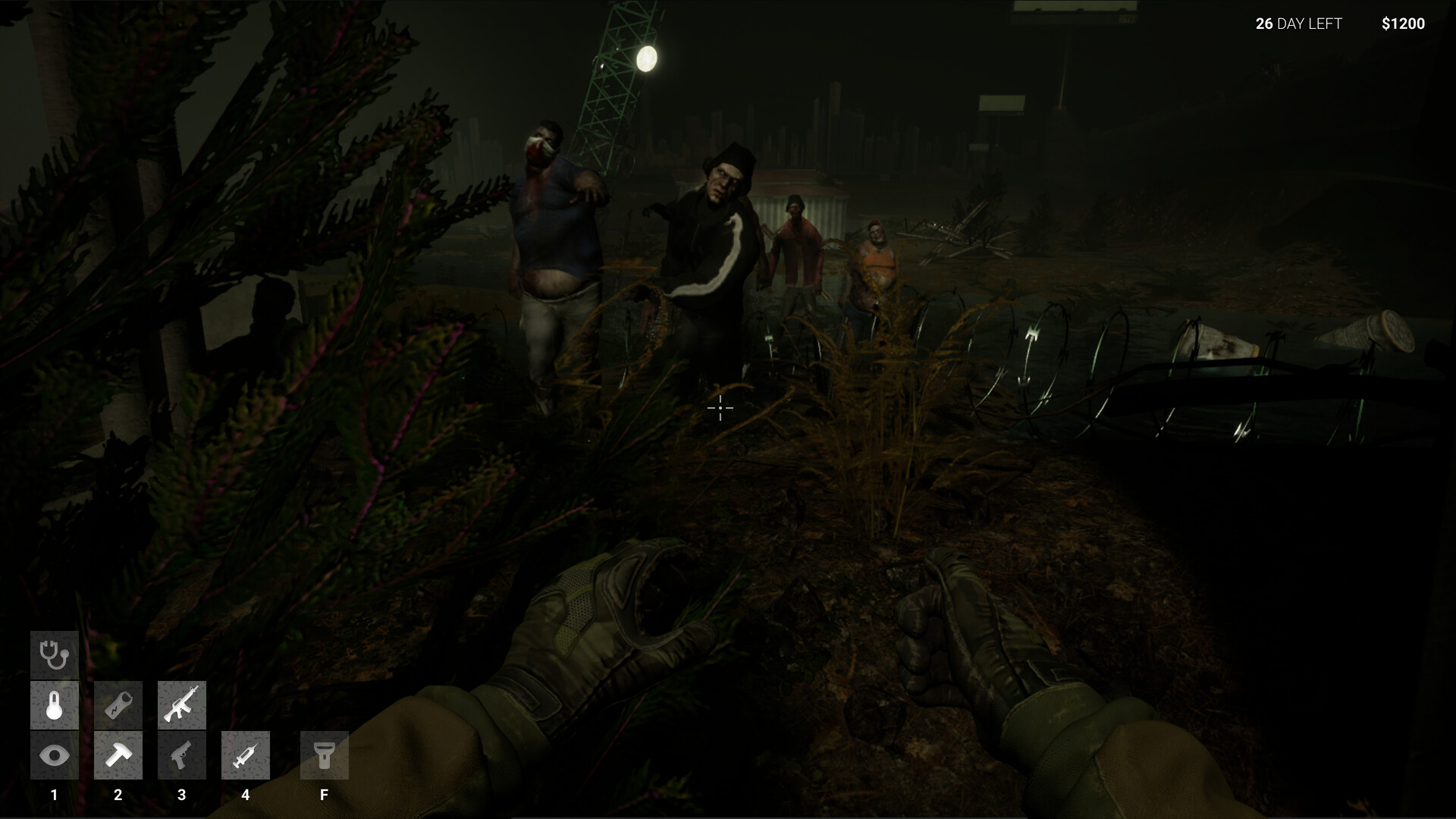Image resolution: width=1456 pixels, height=819 pixels.
Task: Equip the stun gun in slot 2
Action: (118, 704)
